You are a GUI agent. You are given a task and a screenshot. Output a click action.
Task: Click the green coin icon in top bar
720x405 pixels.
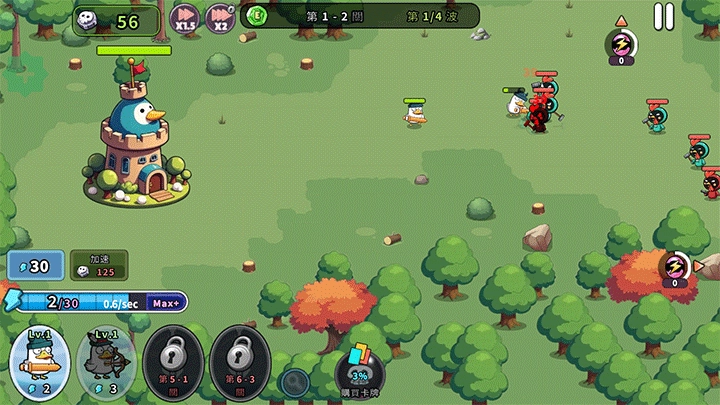[x=257, y=15]
